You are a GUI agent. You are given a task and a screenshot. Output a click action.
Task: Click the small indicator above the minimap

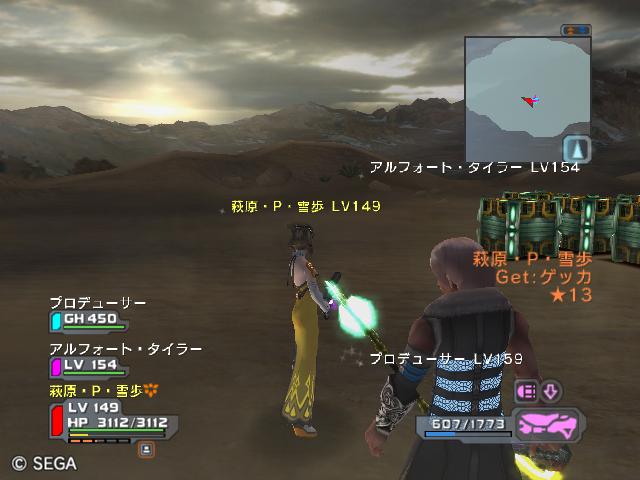click(575, 31)
